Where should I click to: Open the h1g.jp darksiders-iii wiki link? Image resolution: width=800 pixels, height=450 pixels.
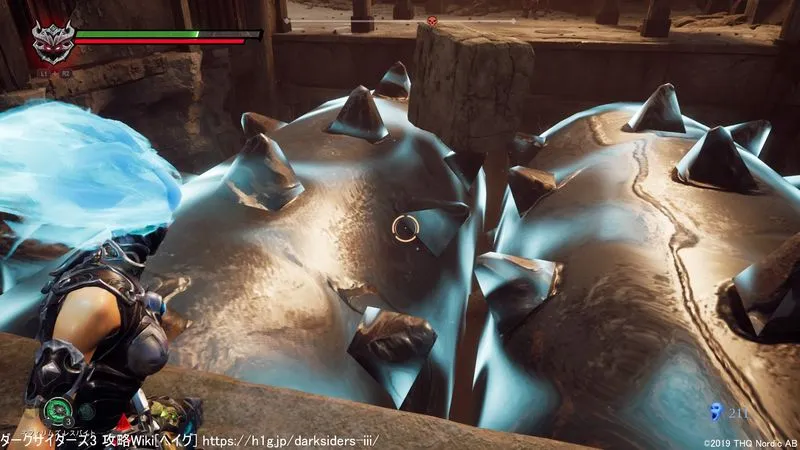click(x=291, y=440)
